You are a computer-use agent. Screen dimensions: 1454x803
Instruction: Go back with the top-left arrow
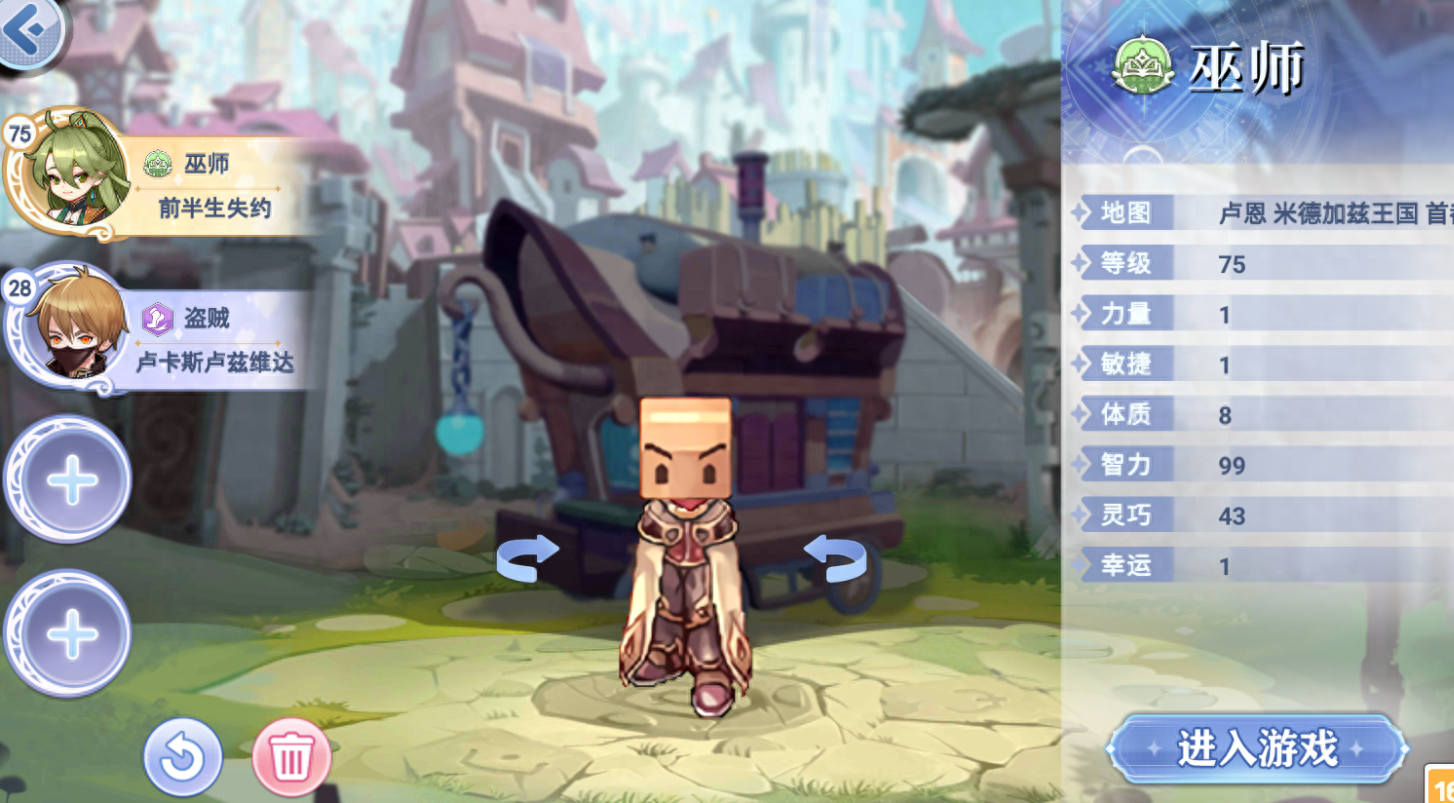point(28,30)
